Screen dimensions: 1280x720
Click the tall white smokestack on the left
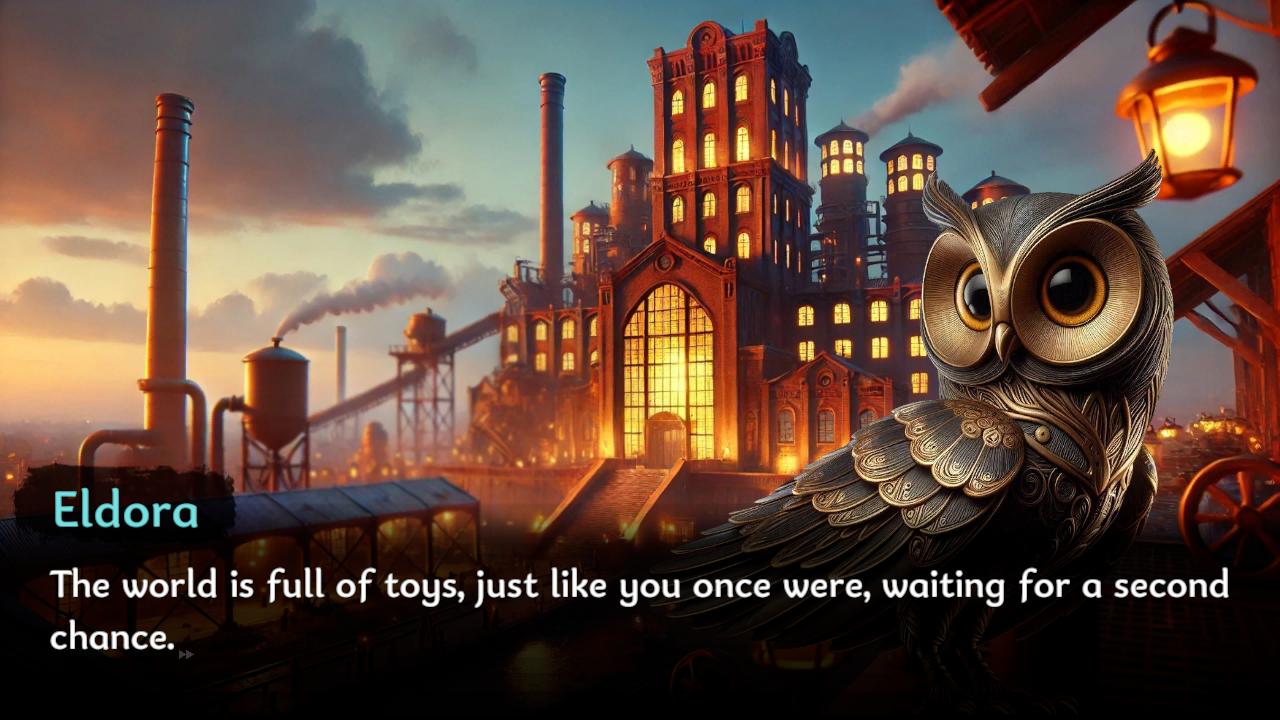(172, 250)
